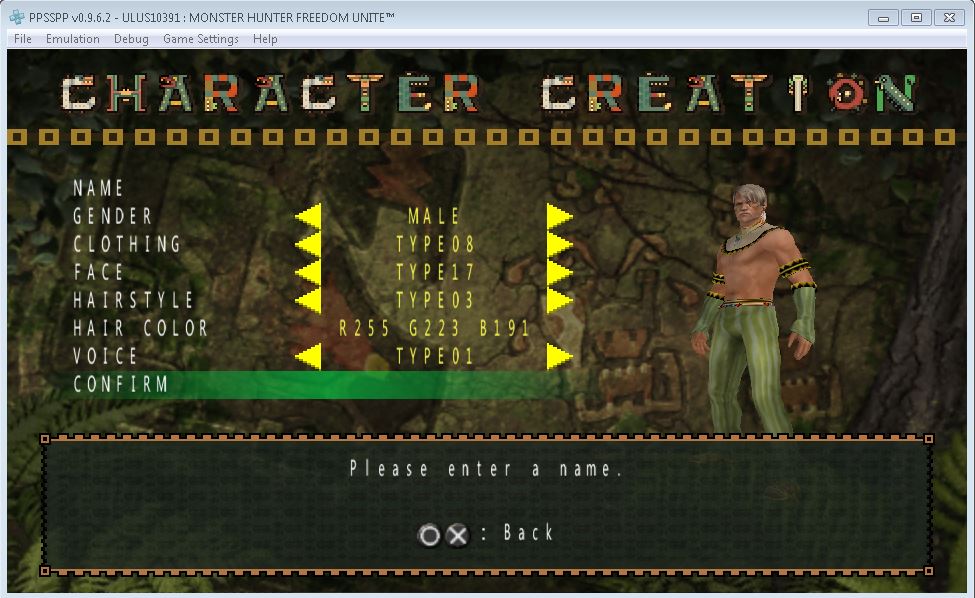
Task: Cycle CLOTHING to the previous type
Action: click(x=308, y=244)
